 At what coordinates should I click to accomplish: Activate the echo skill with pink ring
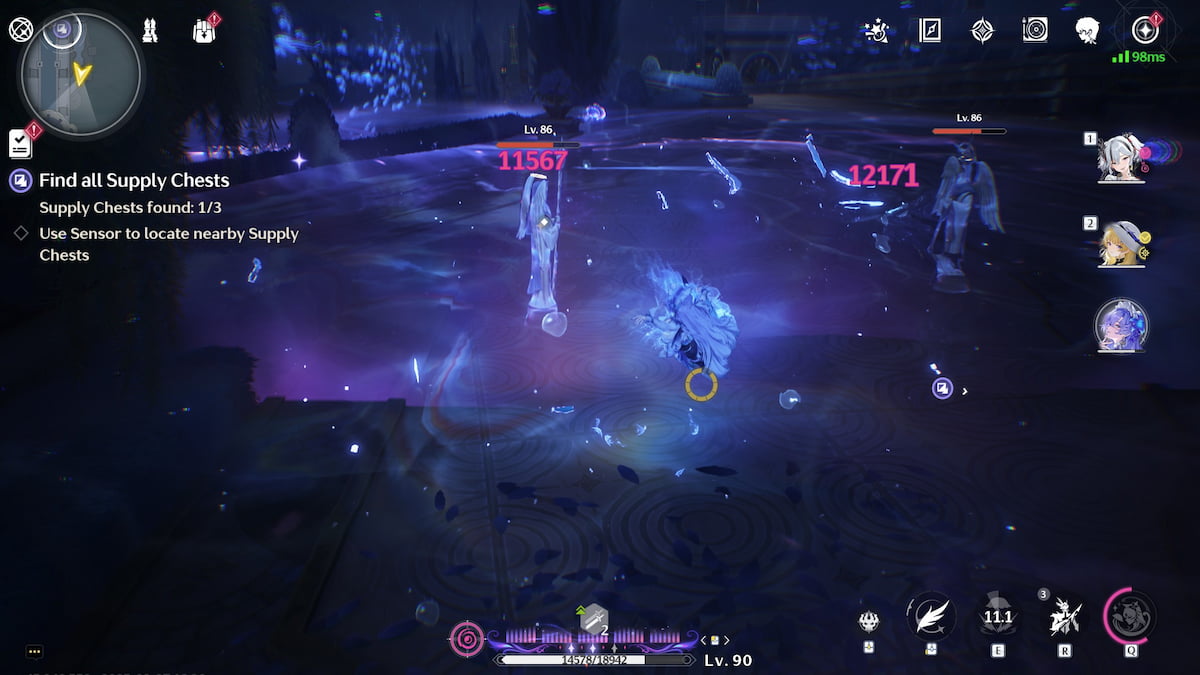pyautogui.click(x=1130, y=616)
